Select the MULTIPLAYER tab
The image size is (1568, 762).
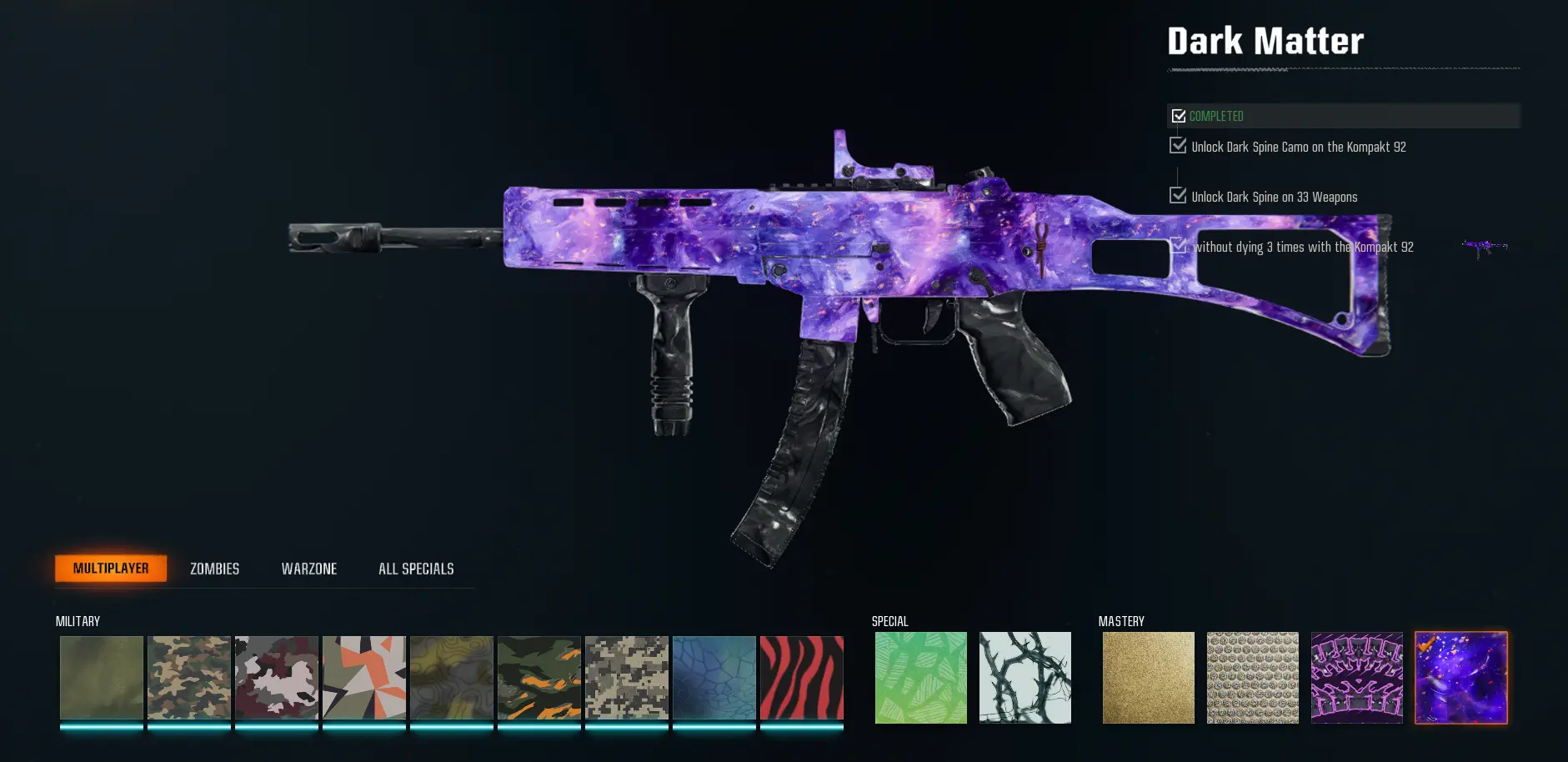click(x=110, y=568)
